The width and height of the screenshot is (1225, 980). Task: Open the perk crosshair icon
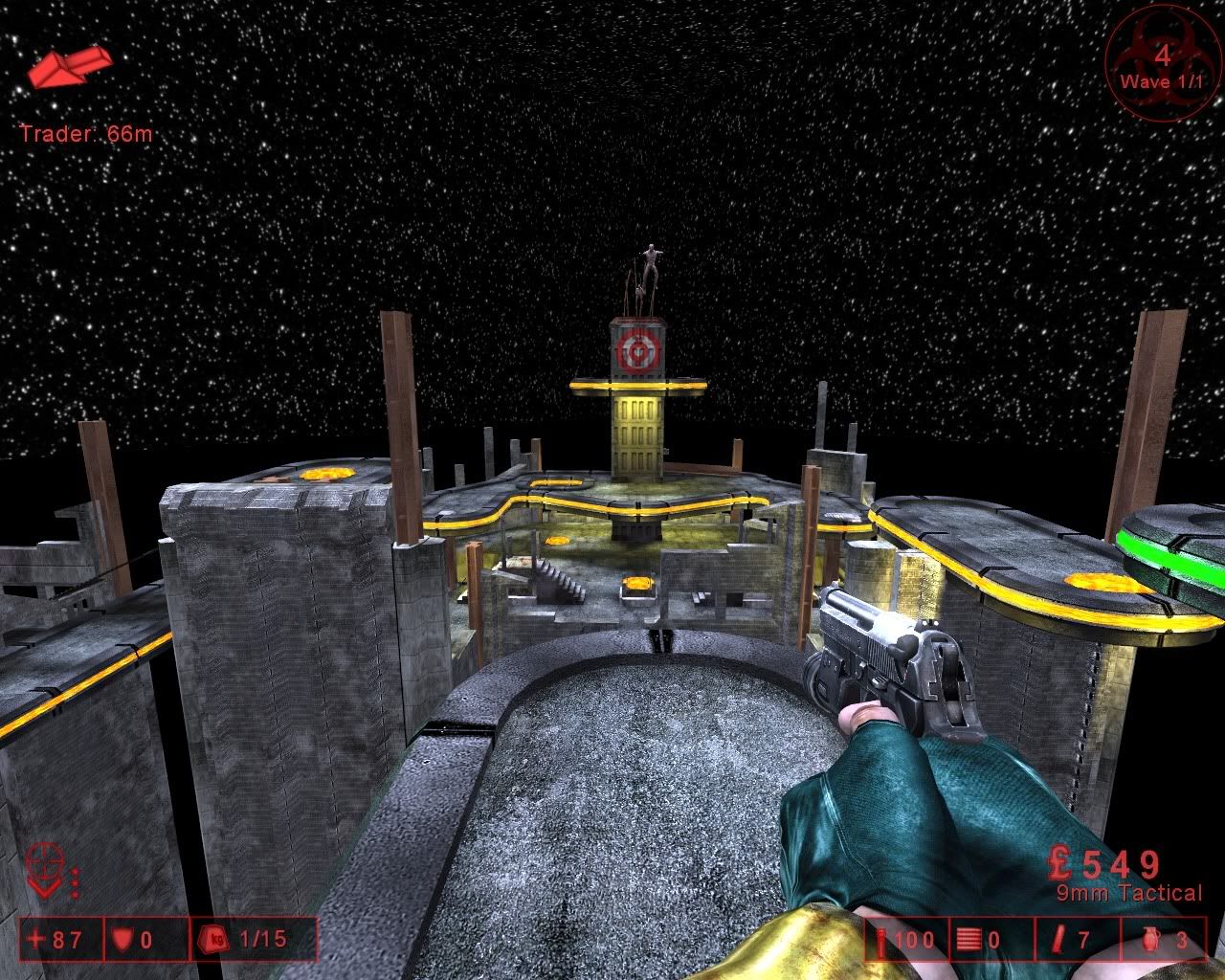43,869
